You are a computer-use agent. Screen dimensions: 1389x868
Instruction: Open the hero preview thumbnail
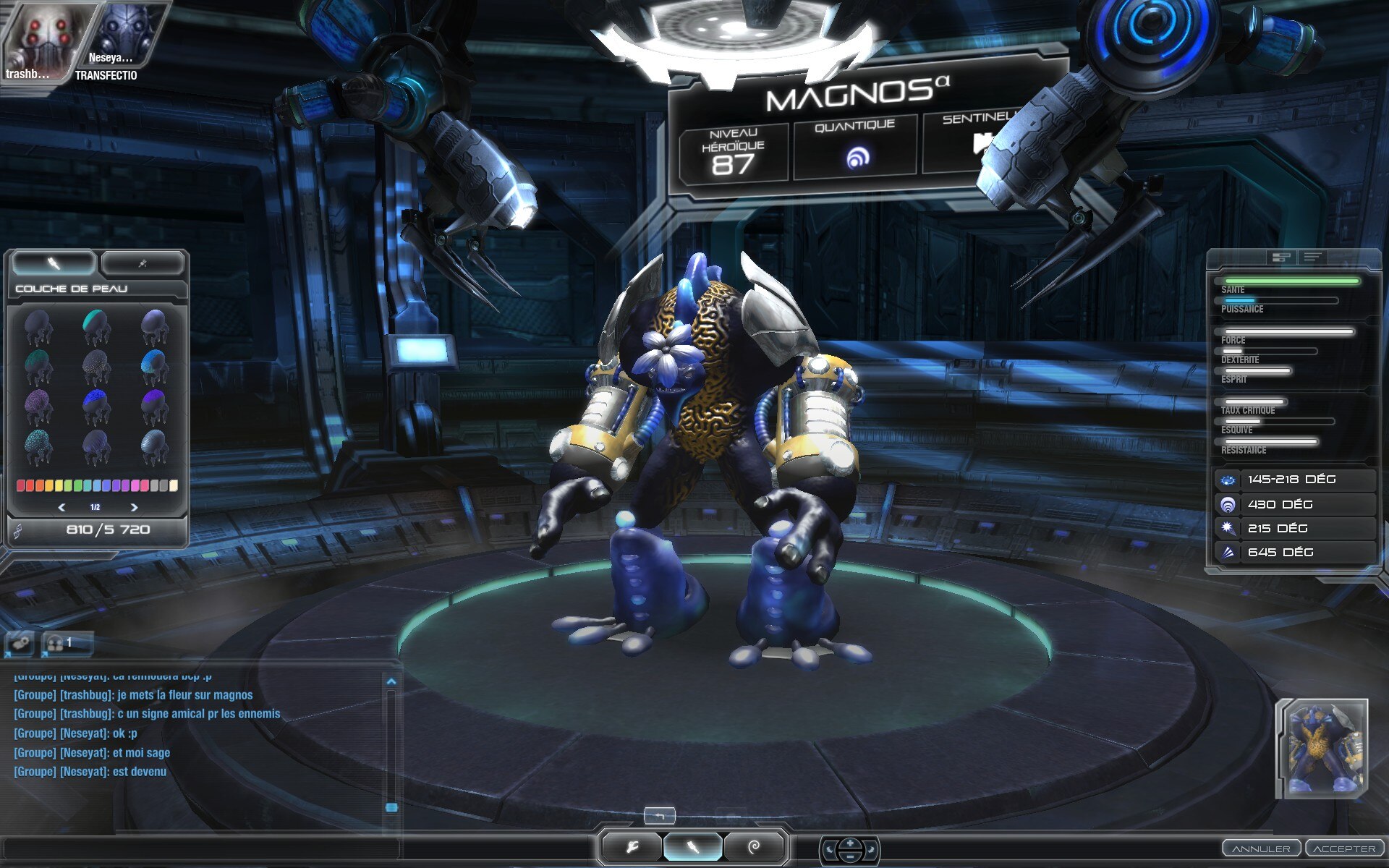(1322, 748)
